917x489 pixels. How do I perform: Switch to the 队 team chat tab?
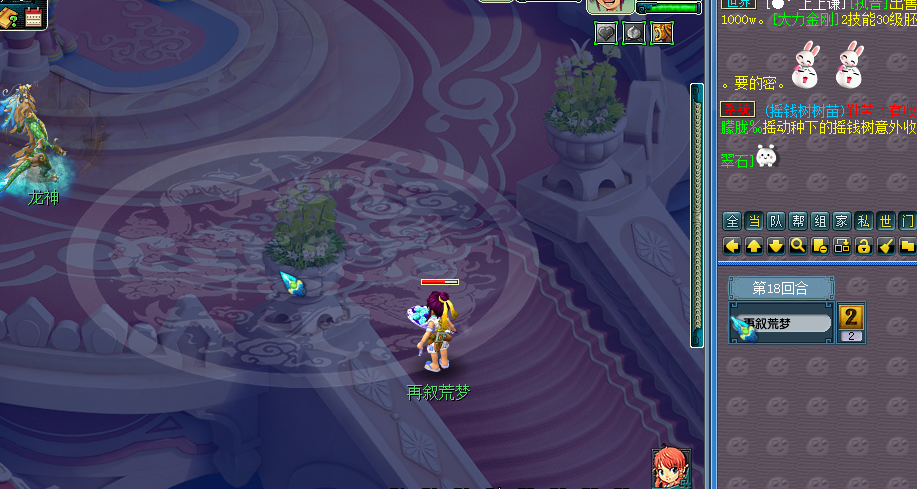click(776, 222)
